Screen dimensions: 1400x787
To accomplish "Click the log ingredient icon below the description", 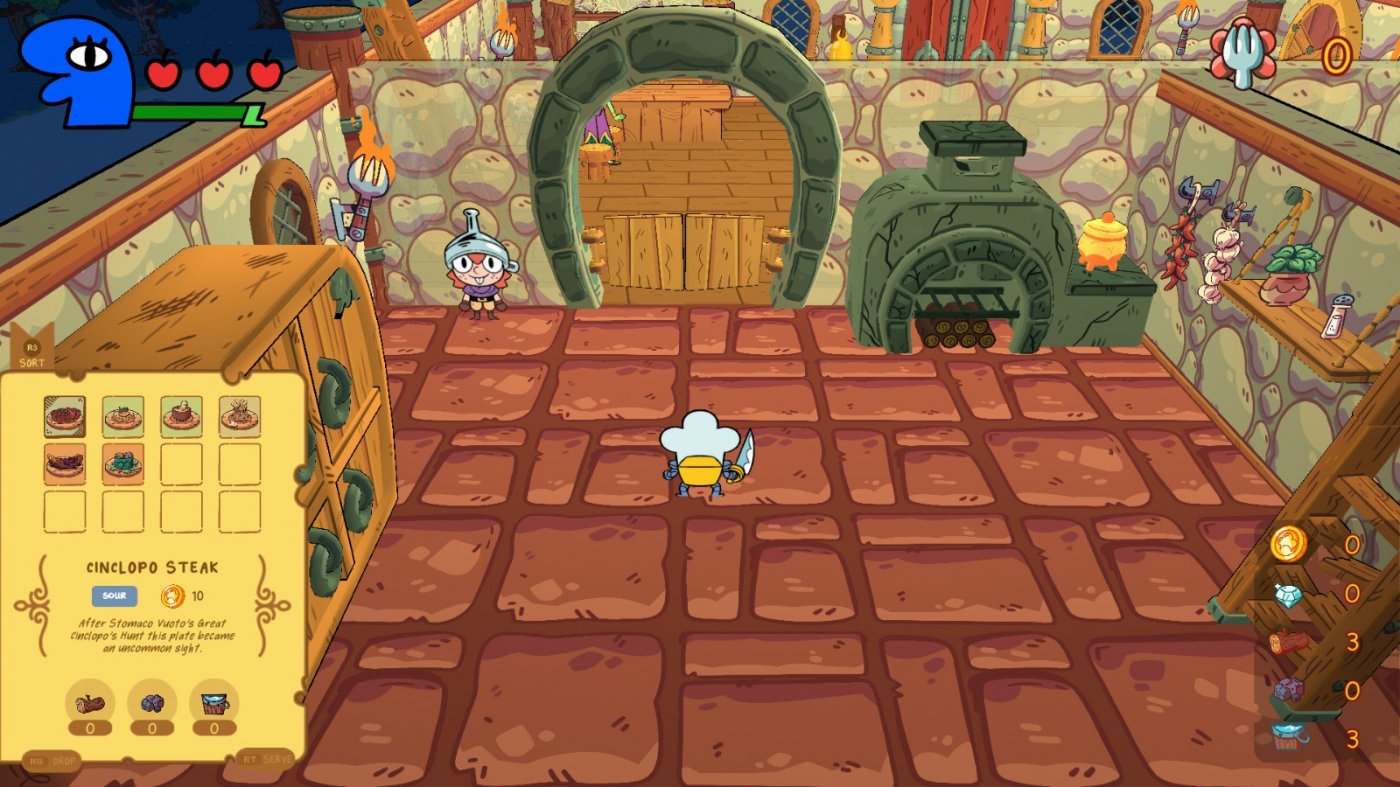I will tap(92, 702).
